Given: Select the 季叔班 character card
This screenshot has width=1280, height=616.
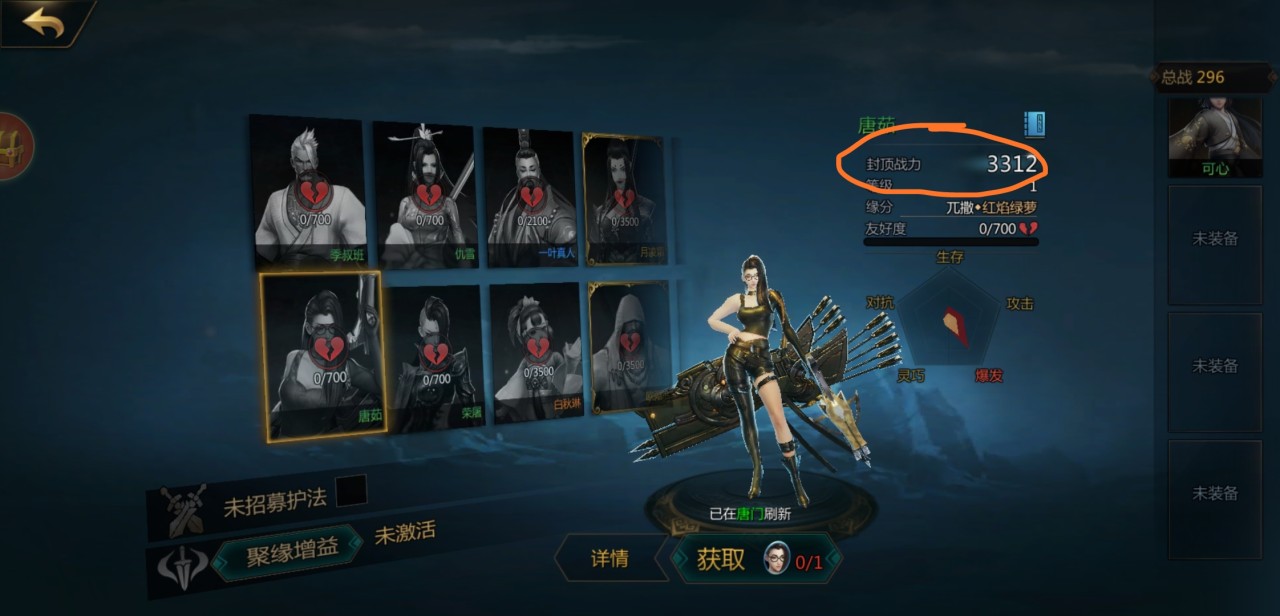Looking at the screenshot, I should (306, 190).
